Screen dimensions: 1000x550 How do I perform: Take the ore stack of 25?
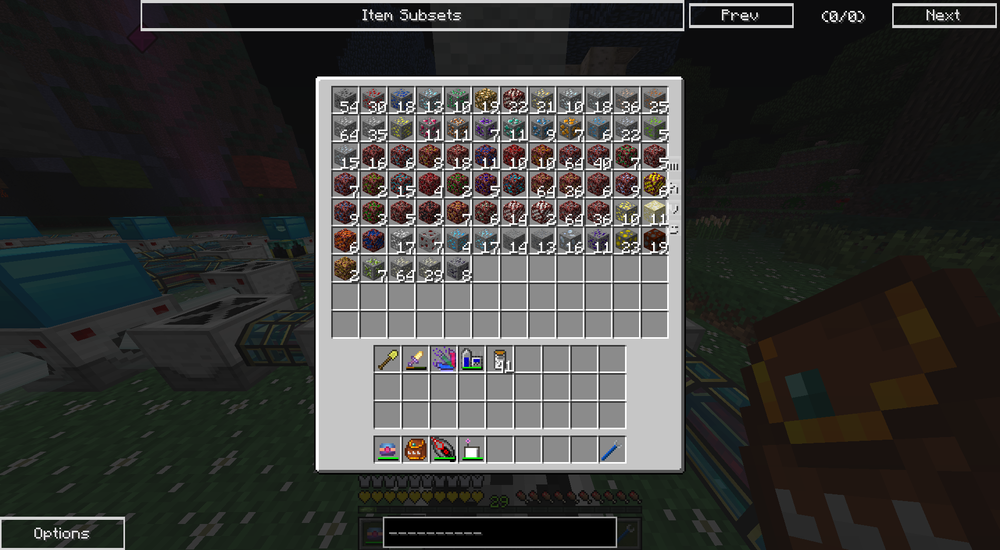[x=654, y=100]
